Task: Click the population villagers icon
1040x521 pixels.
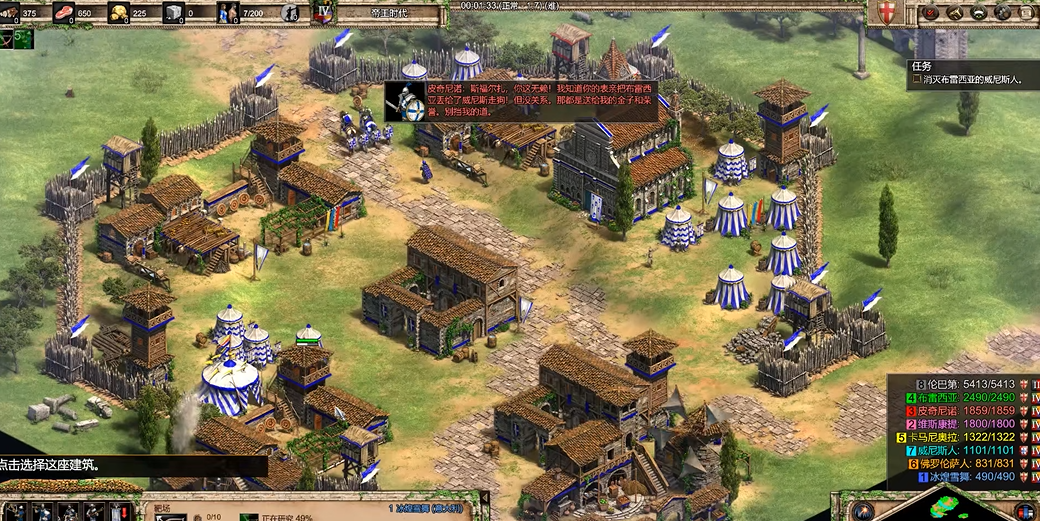Action: (229, 13)
